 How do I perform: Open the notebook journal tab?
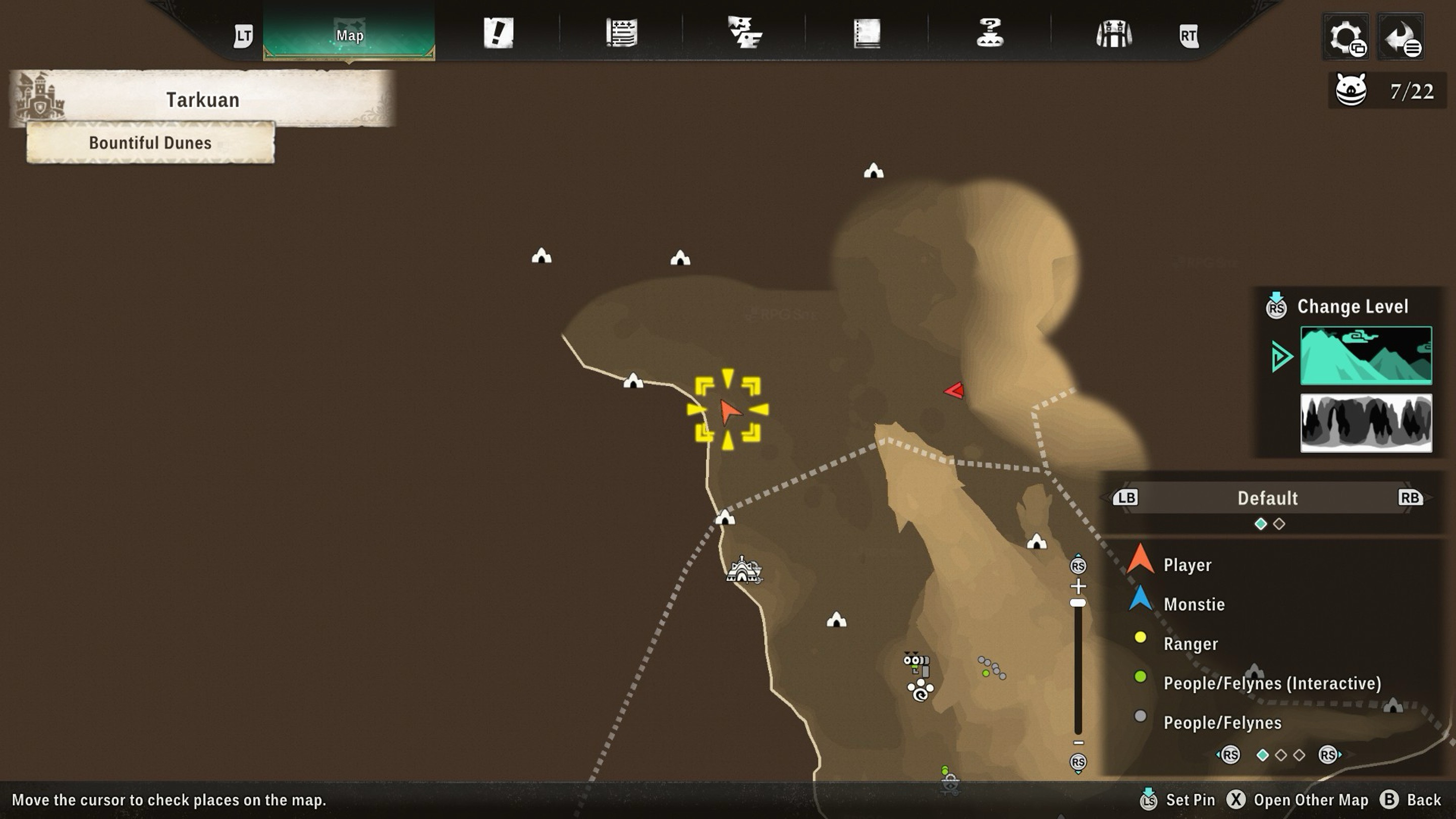(867, 33)
